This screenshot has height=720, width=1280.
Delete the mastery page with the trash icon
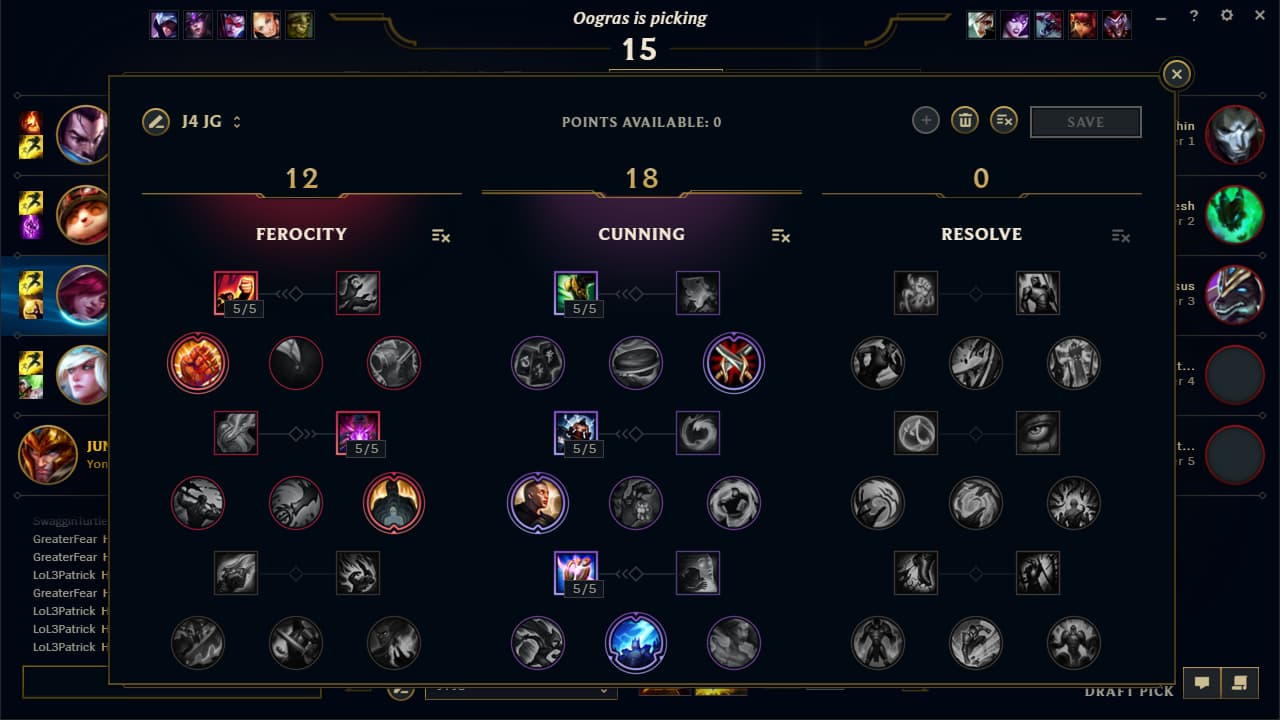[x=964, y=120]
